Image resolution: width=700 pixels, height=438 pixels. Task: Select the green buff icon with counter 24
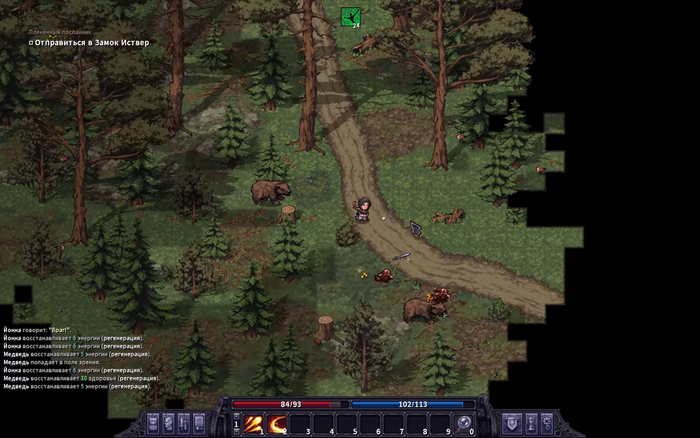click(350, 17)
